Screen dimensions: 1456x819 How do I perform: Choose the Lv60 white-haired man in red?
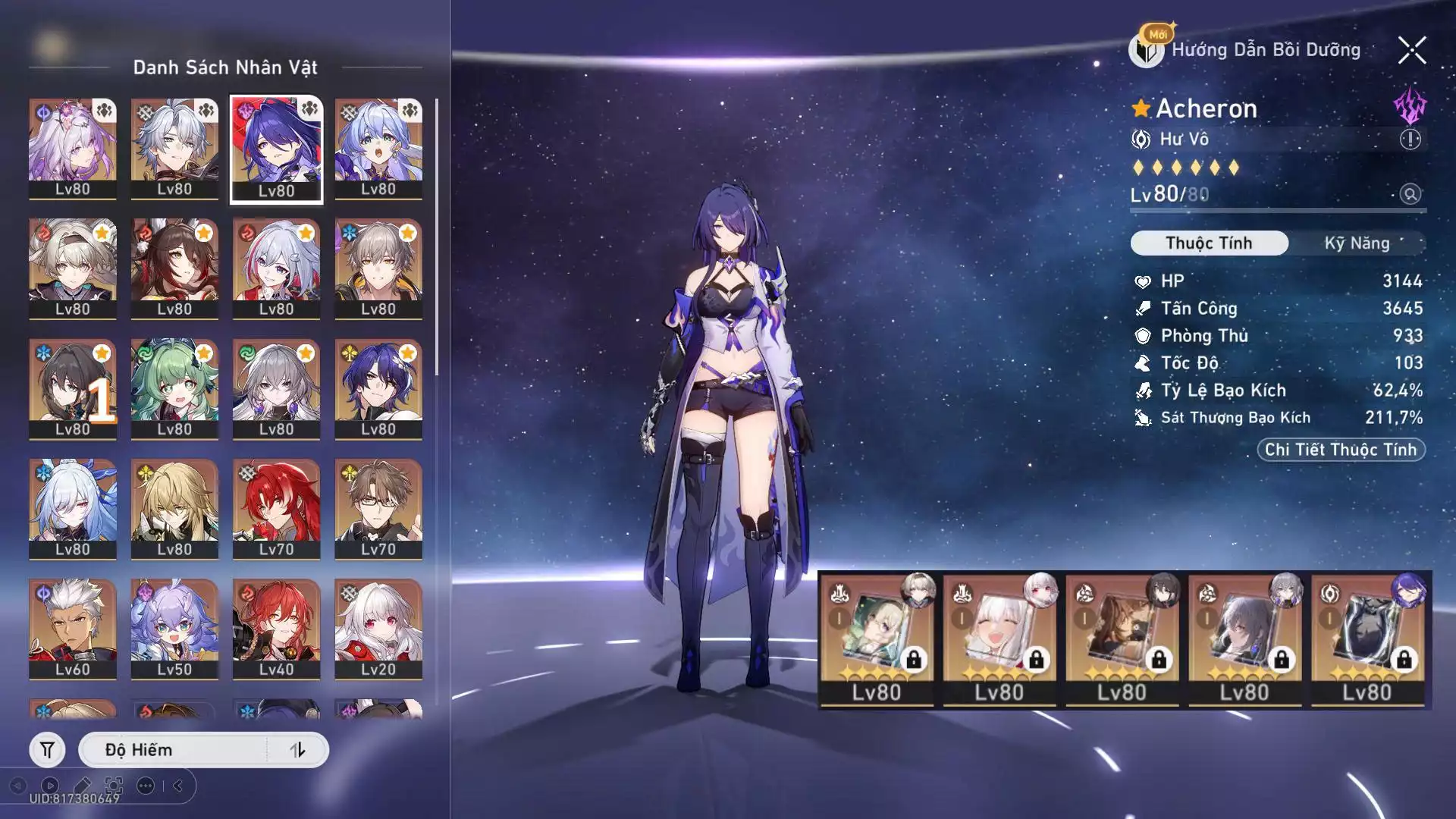coord(73,629)
